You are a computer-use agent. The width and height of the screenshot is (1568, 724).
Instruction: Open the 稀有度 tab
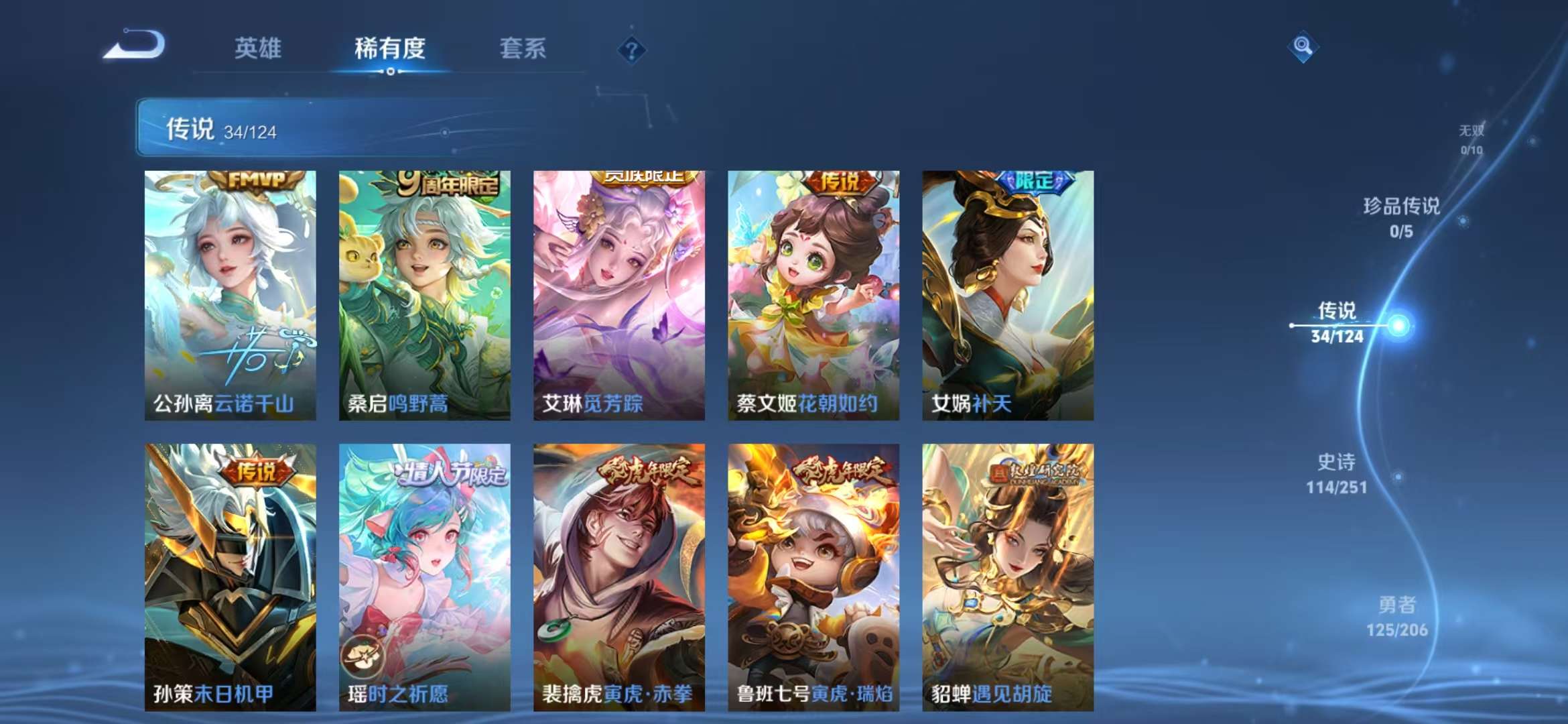(390, 49)
